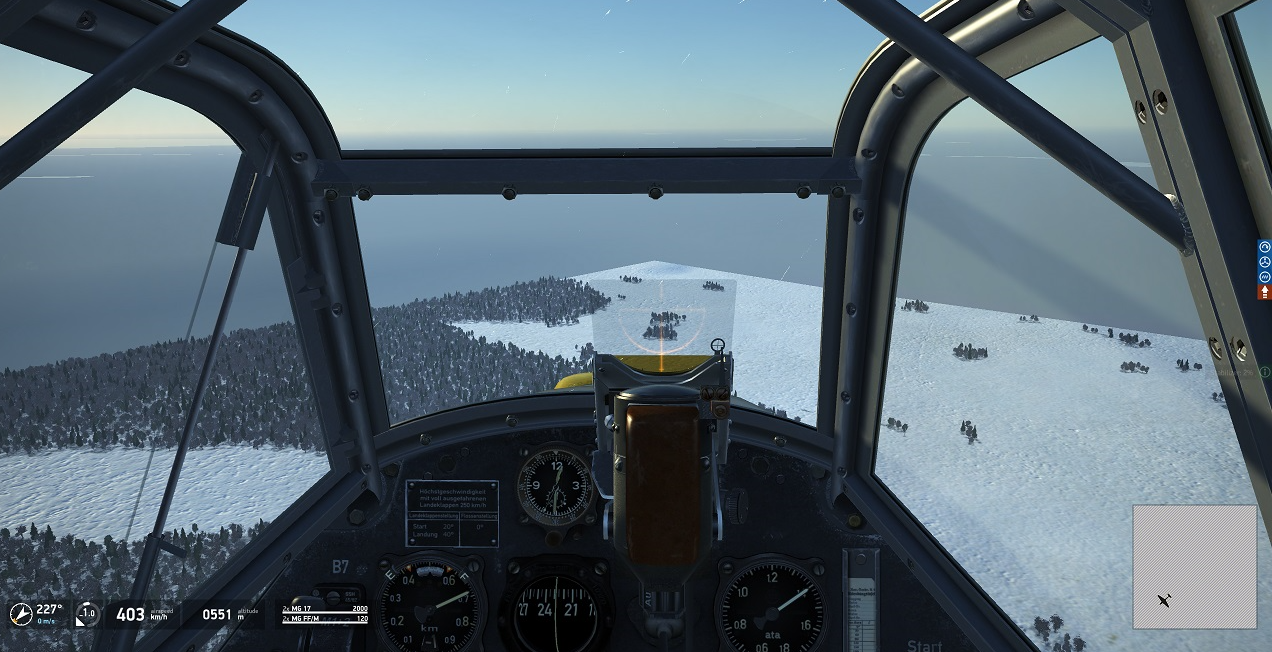Image resolution: width=1272 pixels, height=652 pixels.
Task: Click the circular throttle dial icon
Action: pos(88,614)
